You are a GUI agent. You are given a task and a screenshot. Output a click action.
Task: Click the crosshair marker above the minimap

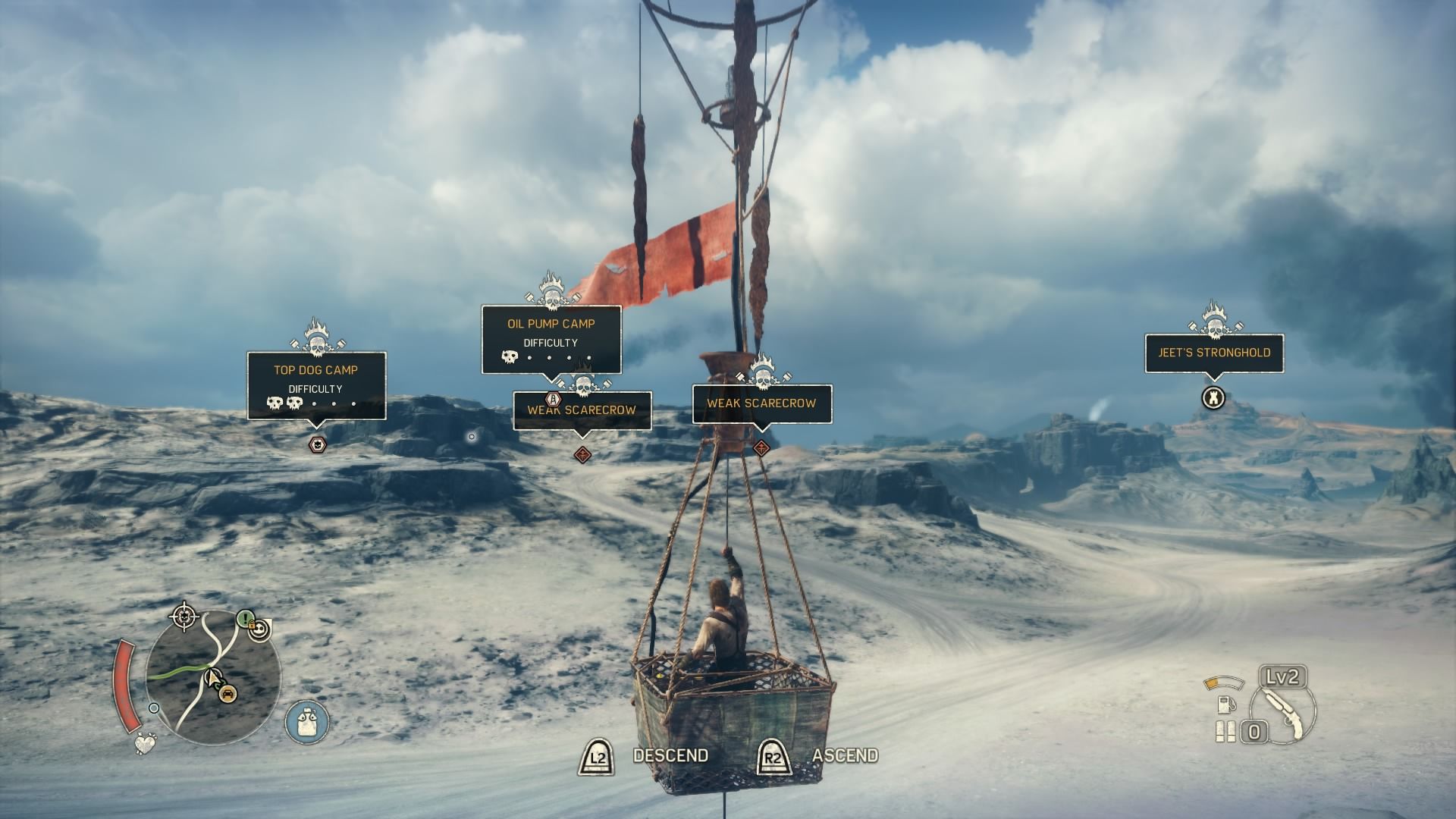coord(184,617)
